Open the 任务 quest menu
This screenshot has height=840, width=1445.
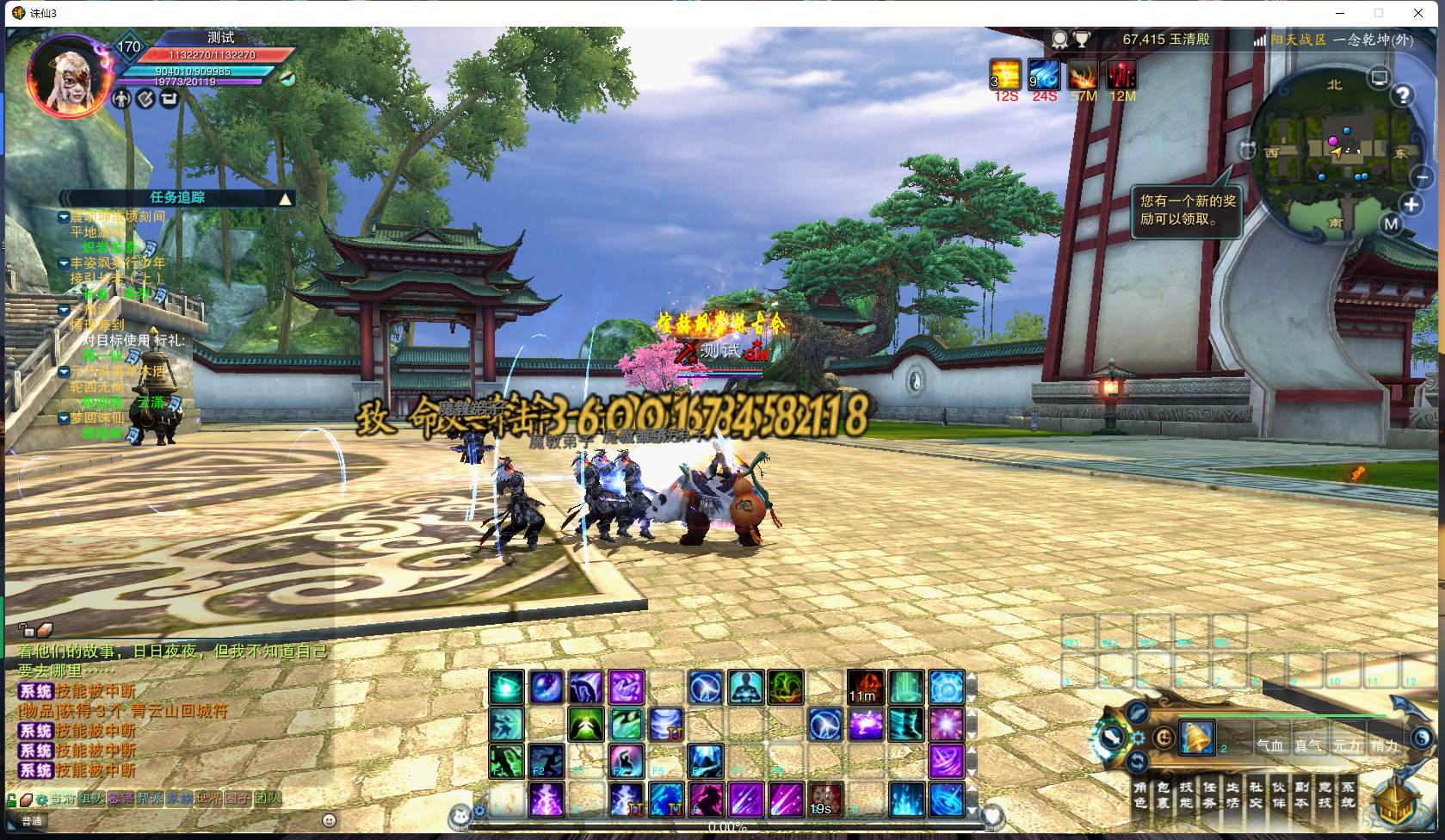pos(1209,794)
